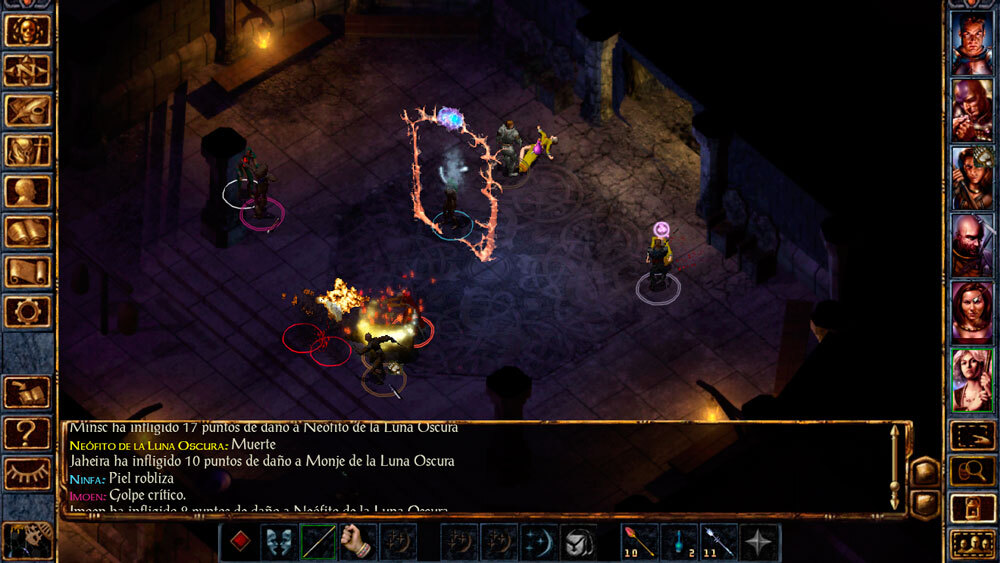Screen dimensions: 1000x563
Task: Click the question mark help button
Action: point(27,433)
